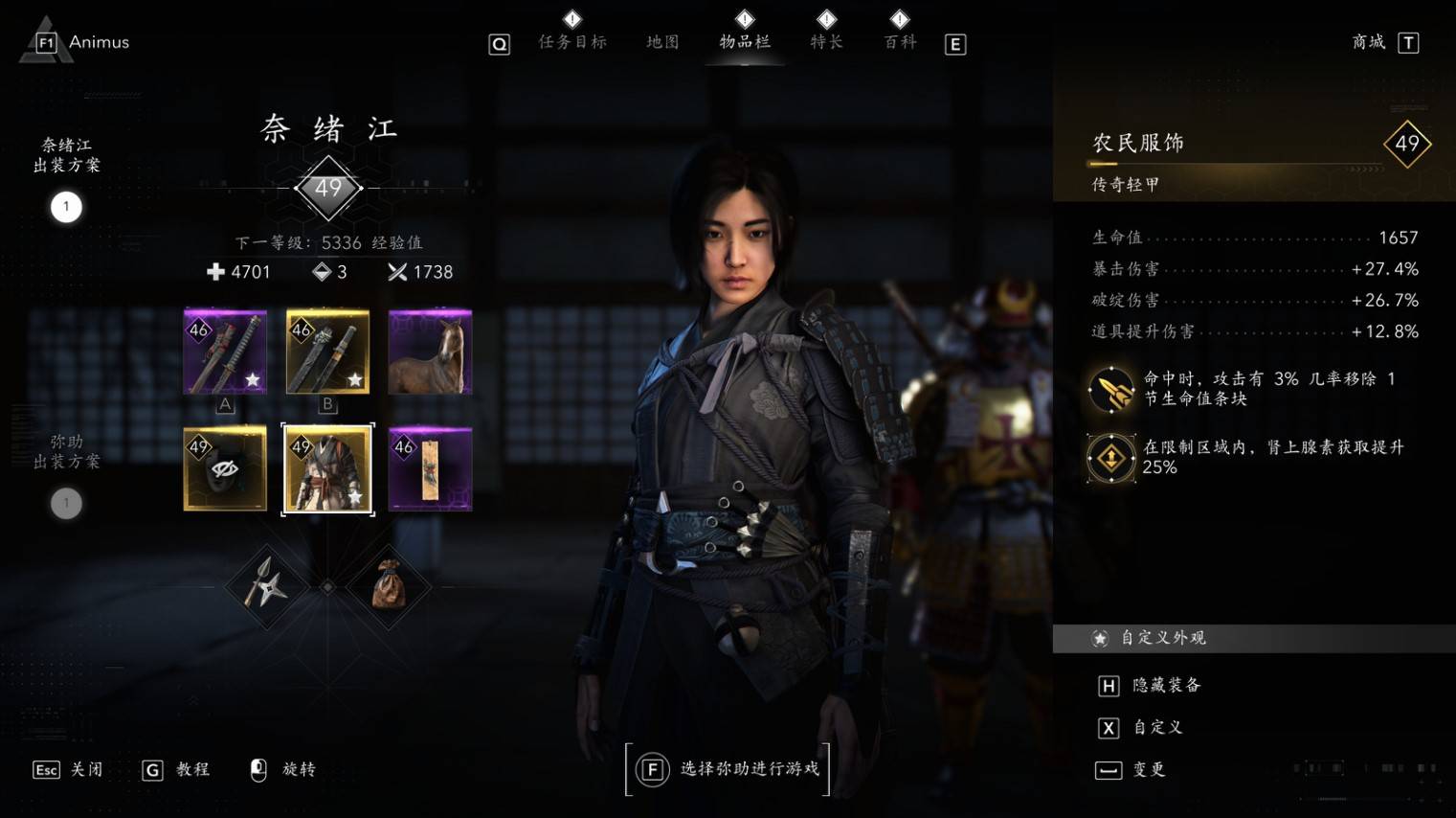Select 奈绪江 loadout 1
Screen dimensions: 1456x818
tap(66, 207)
